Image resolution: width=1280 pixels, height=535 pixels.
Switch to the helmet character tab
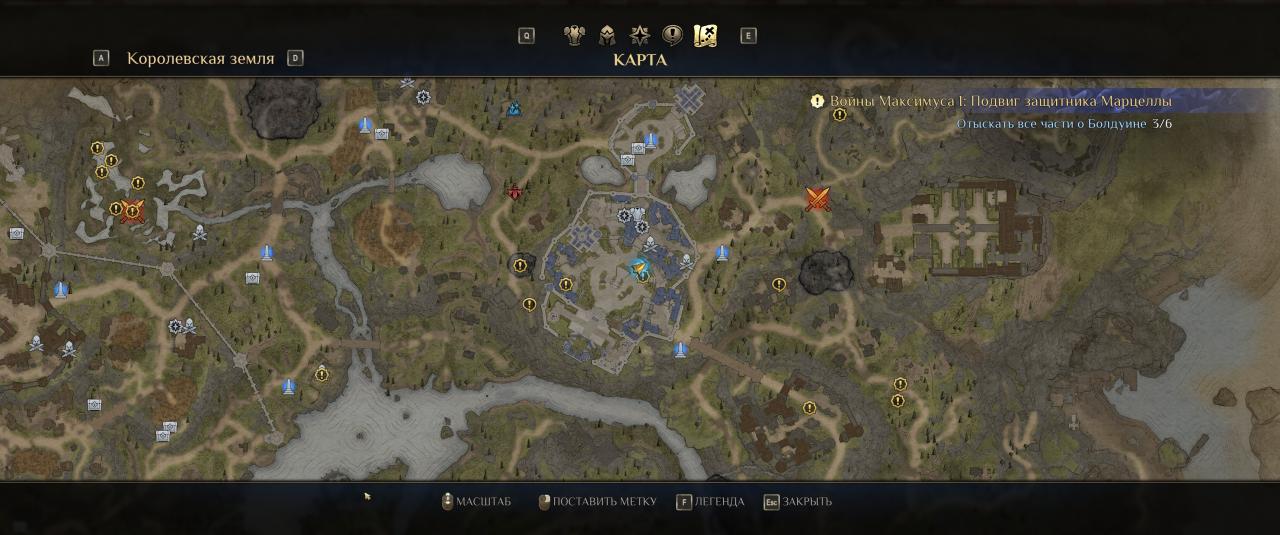click(x=607, y=36)
